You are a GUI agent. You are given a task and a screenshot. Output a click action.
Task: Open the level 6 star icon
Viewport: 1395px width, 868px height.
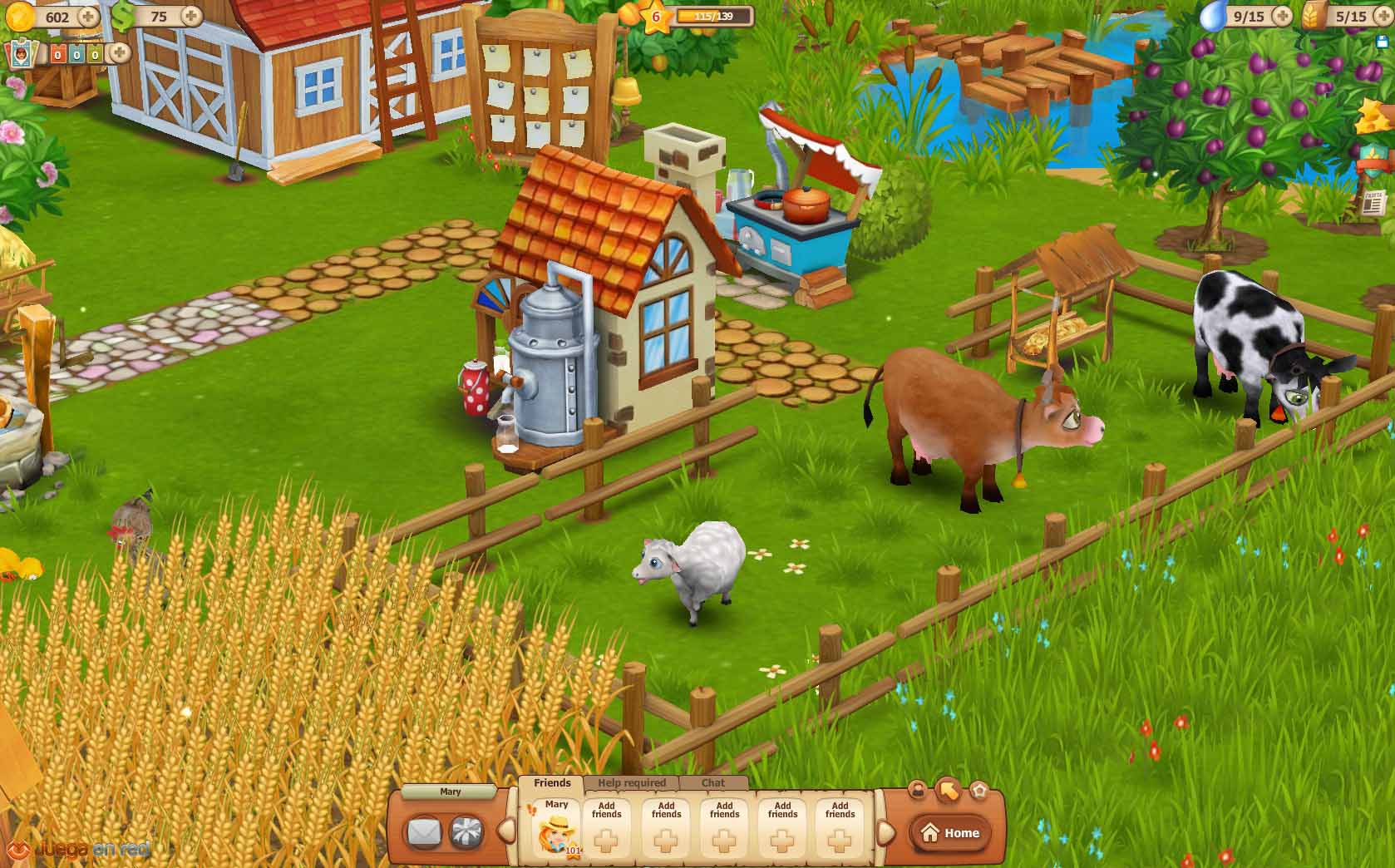[x=656, y=17]
